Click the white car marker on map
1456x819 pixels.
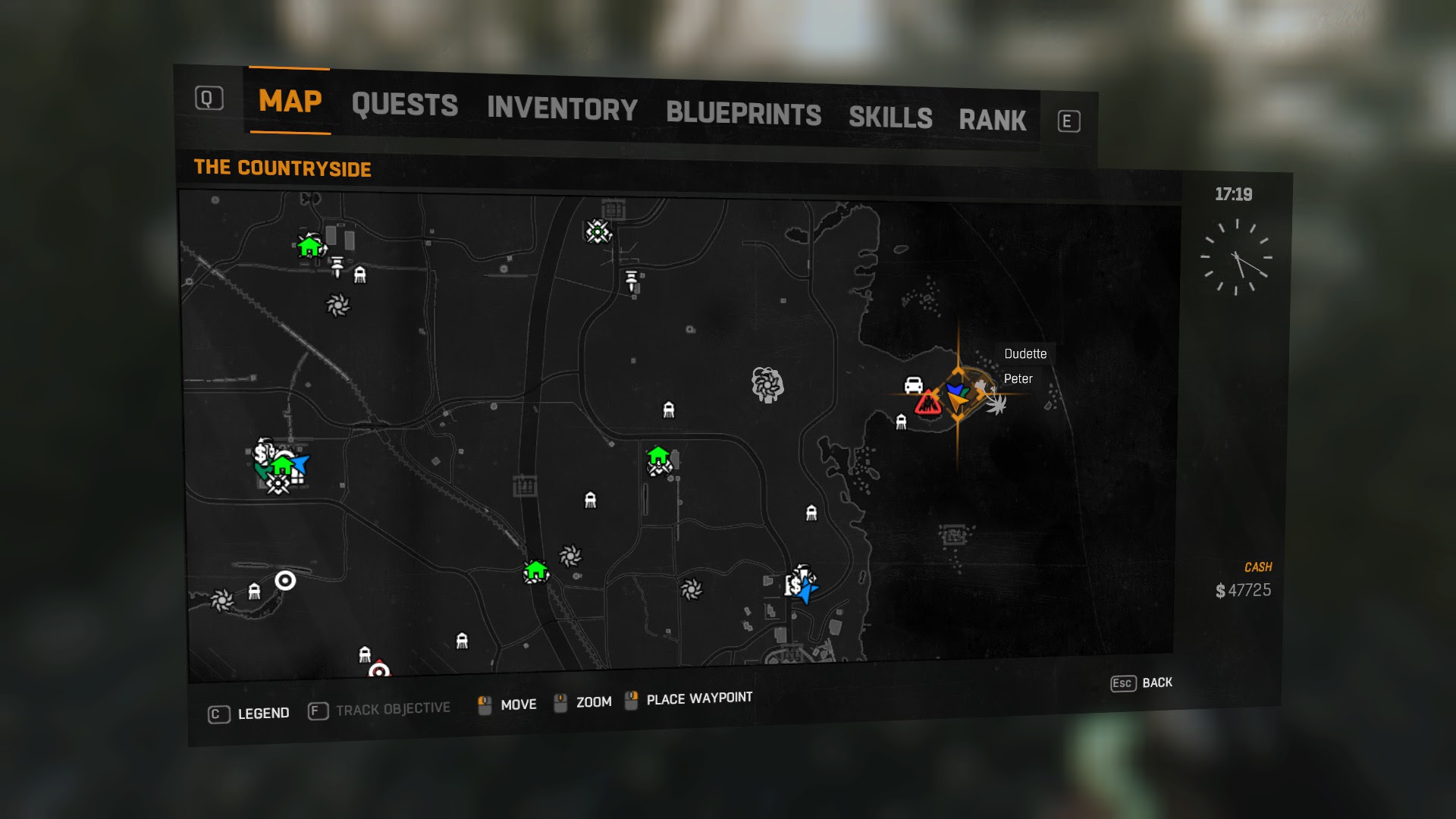[914, 384]
